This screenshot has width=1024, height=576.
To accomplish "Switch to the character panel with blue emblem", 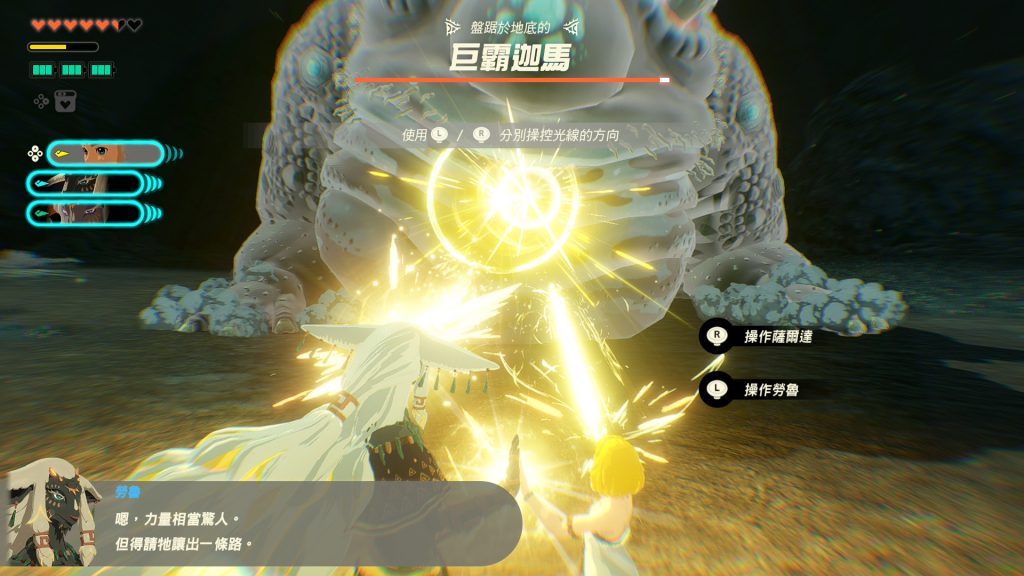I will click(85, 183).
